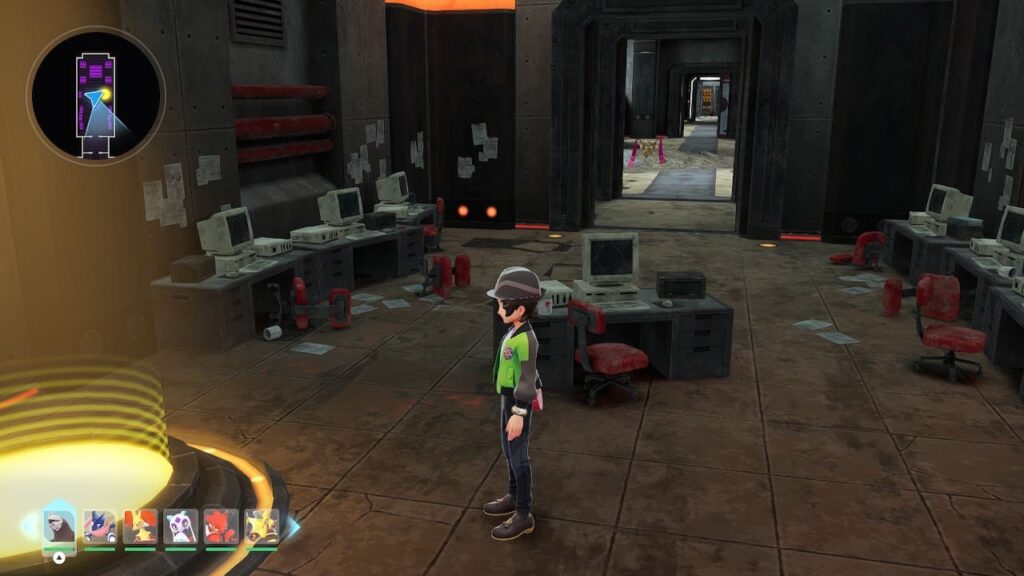The width and height of the screenshot is (1024, 576).
Task: Click the right arrow beside the party bar
Action: pos(293,526)
